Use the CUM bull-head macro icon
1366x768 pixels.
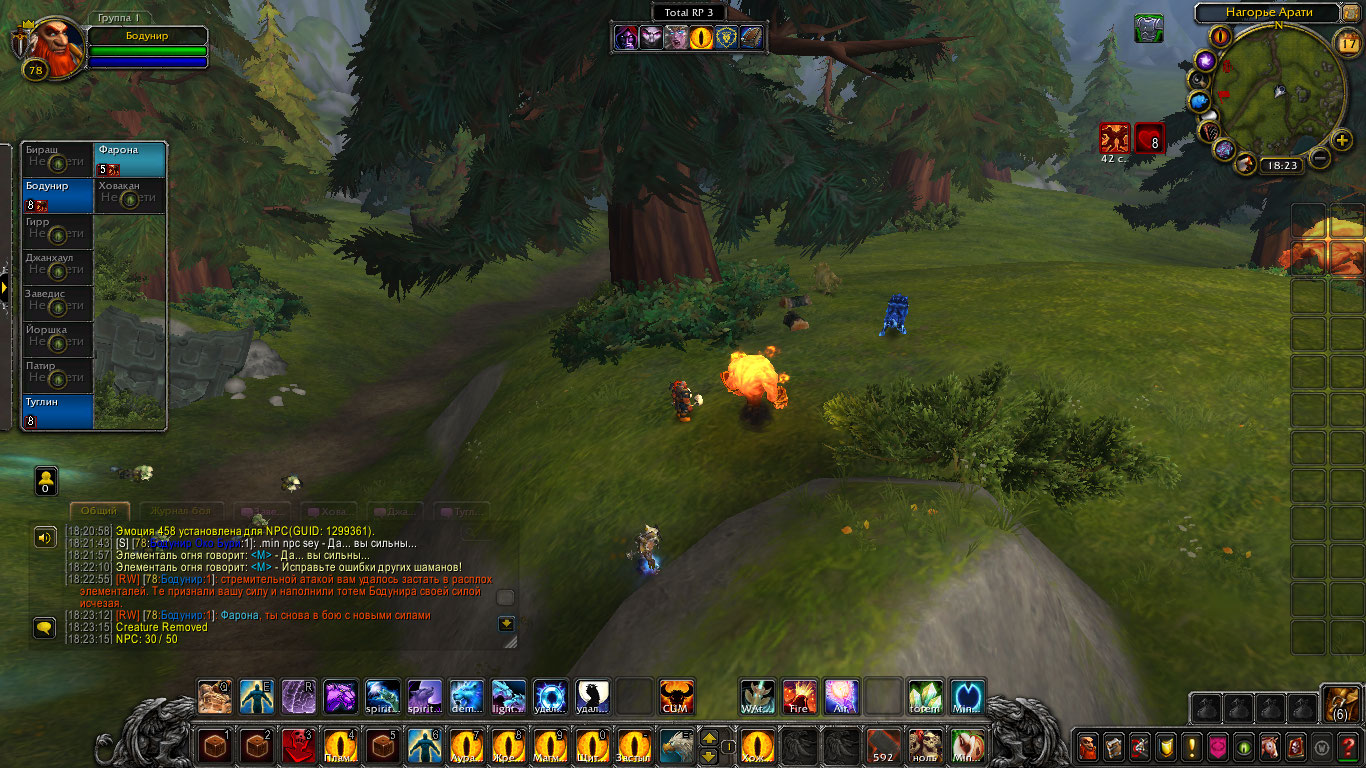(x=676, y=697)
